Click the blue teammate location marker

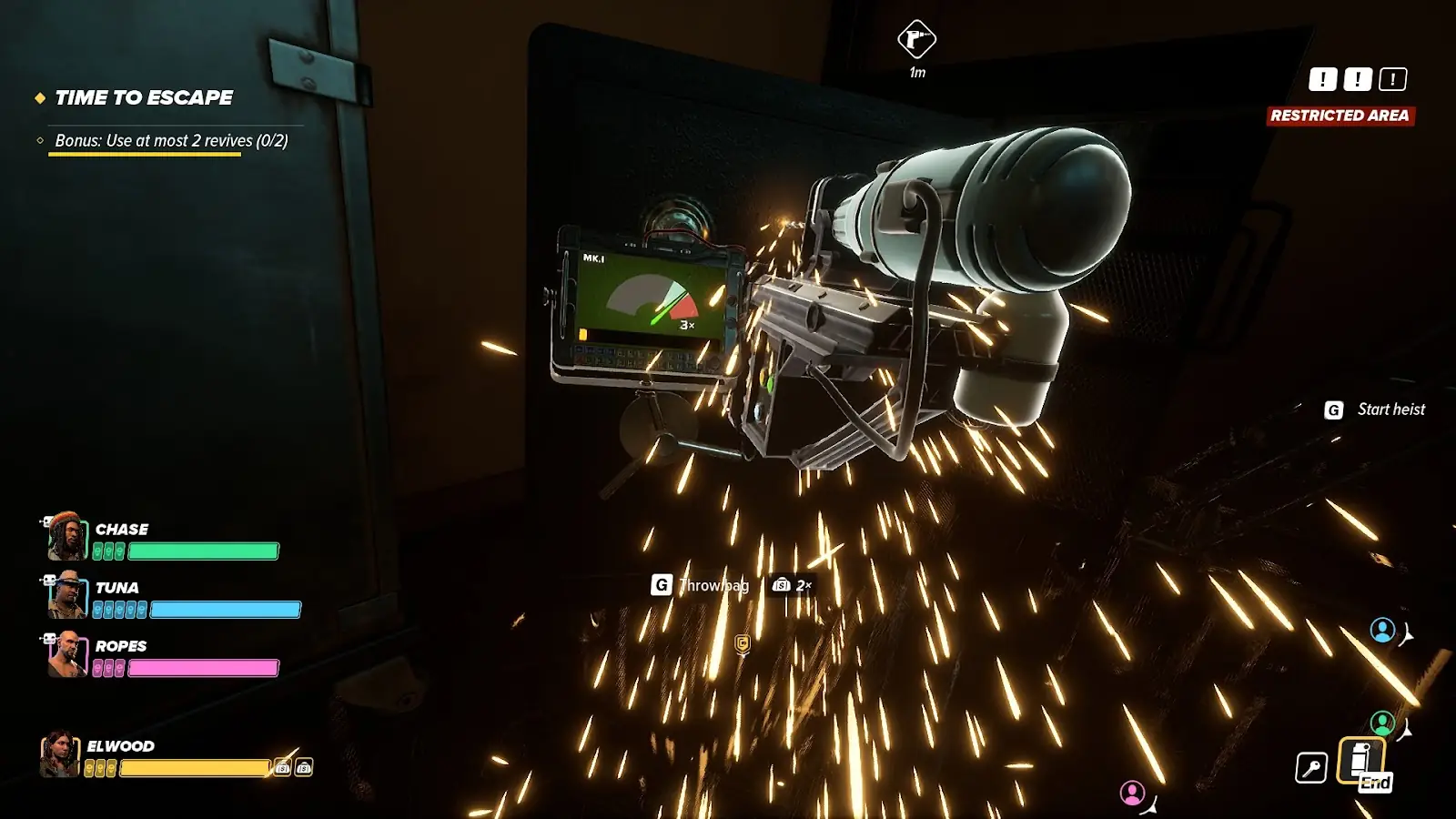click(x=1382, y=630)
